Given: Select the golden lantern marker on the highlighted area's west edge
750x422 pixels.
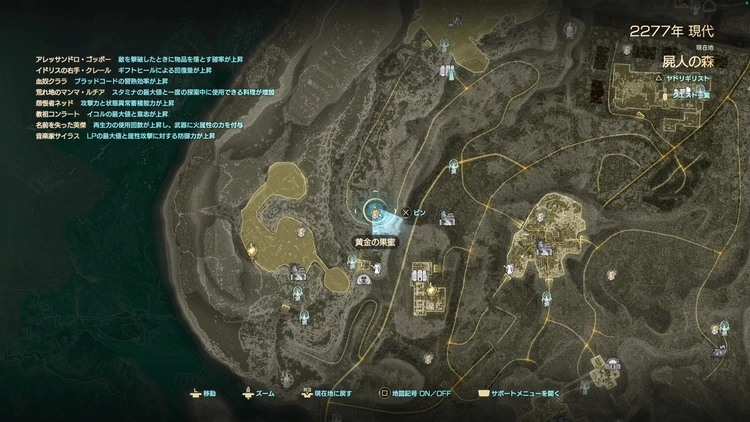Looking at the screenshot, I should 253,250.
